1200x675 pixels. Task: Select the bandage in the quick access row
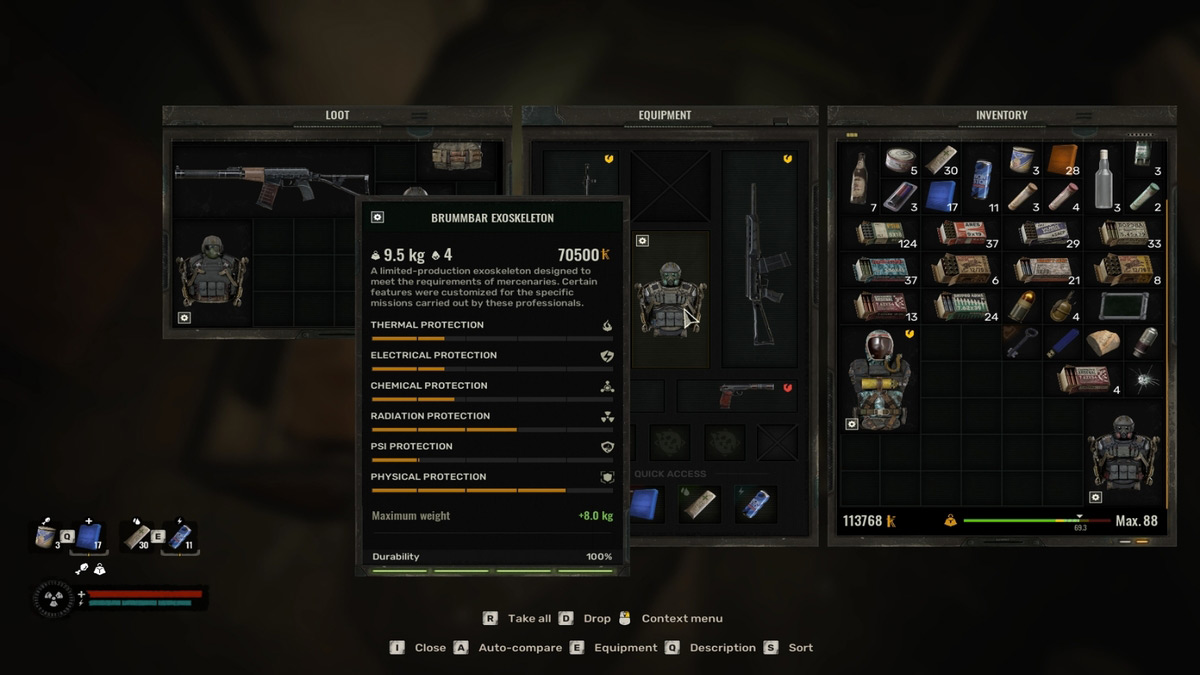(700, 504)
